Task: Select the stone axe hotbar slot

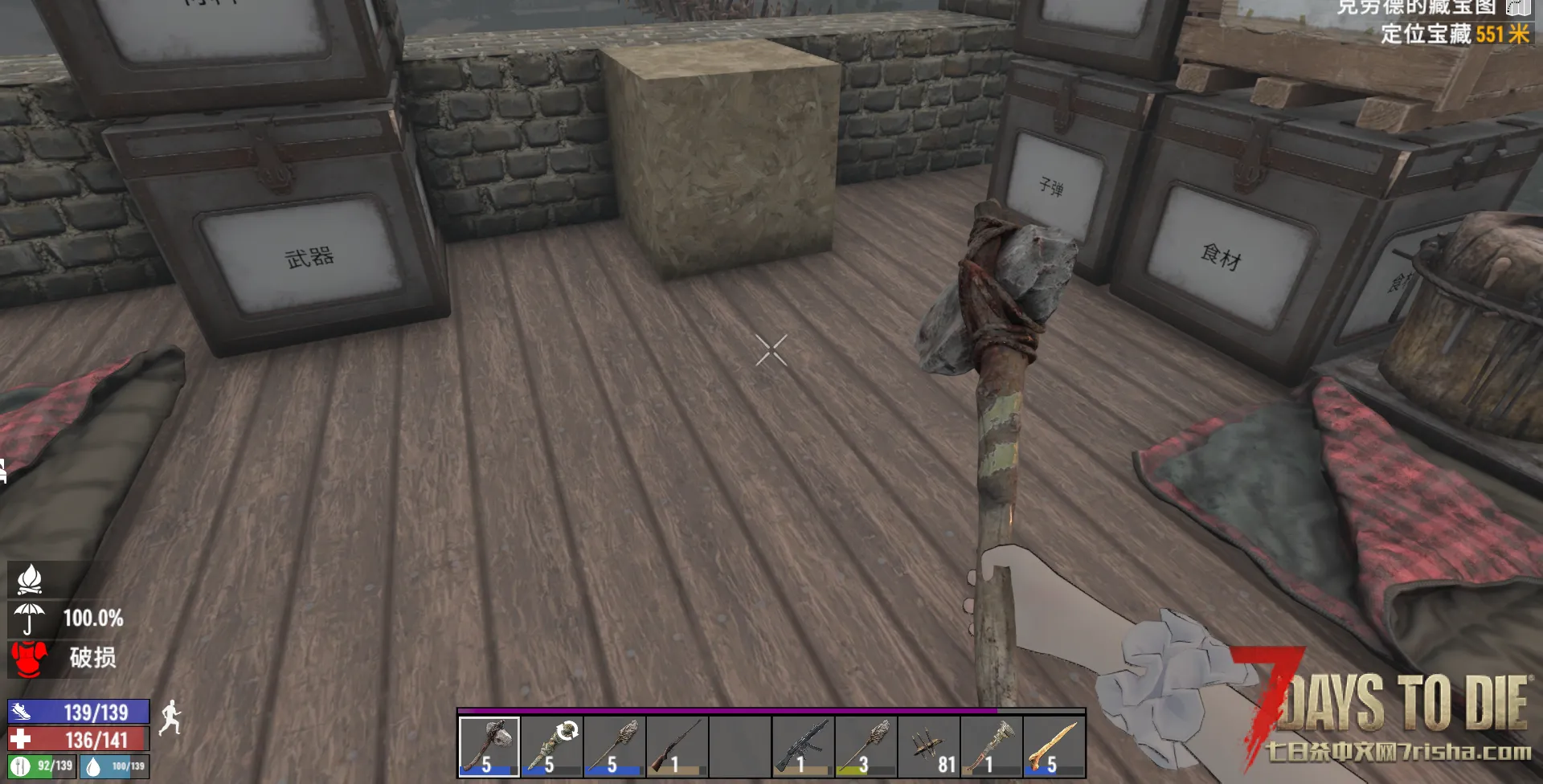Action: [x=489, y=746]
